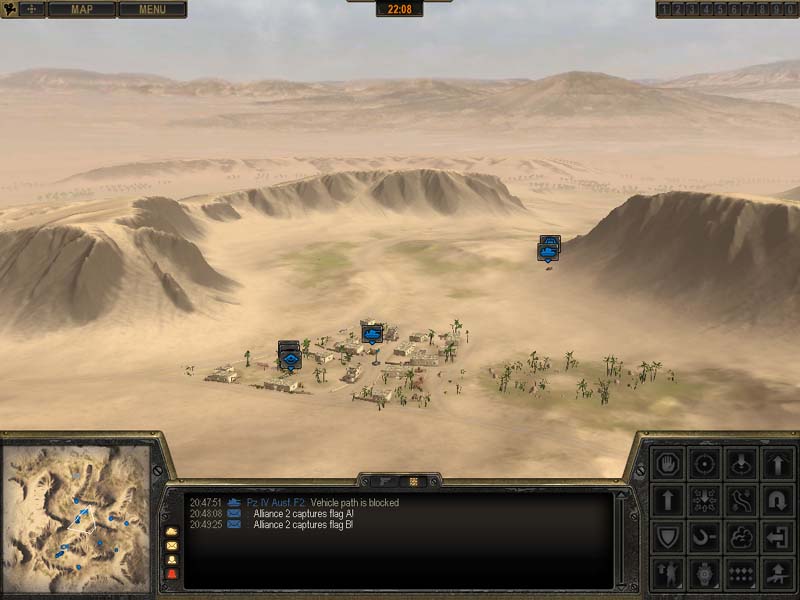
Task: Use the tow hook command
Action: coord(704,536)
